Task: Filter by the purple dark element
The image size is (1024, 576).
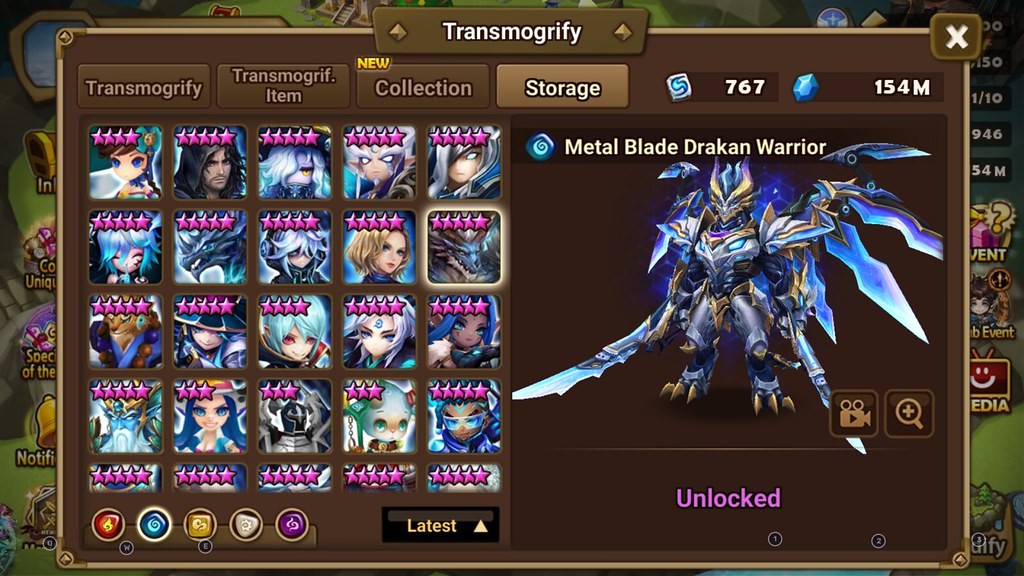Action: tap(291, 525)
